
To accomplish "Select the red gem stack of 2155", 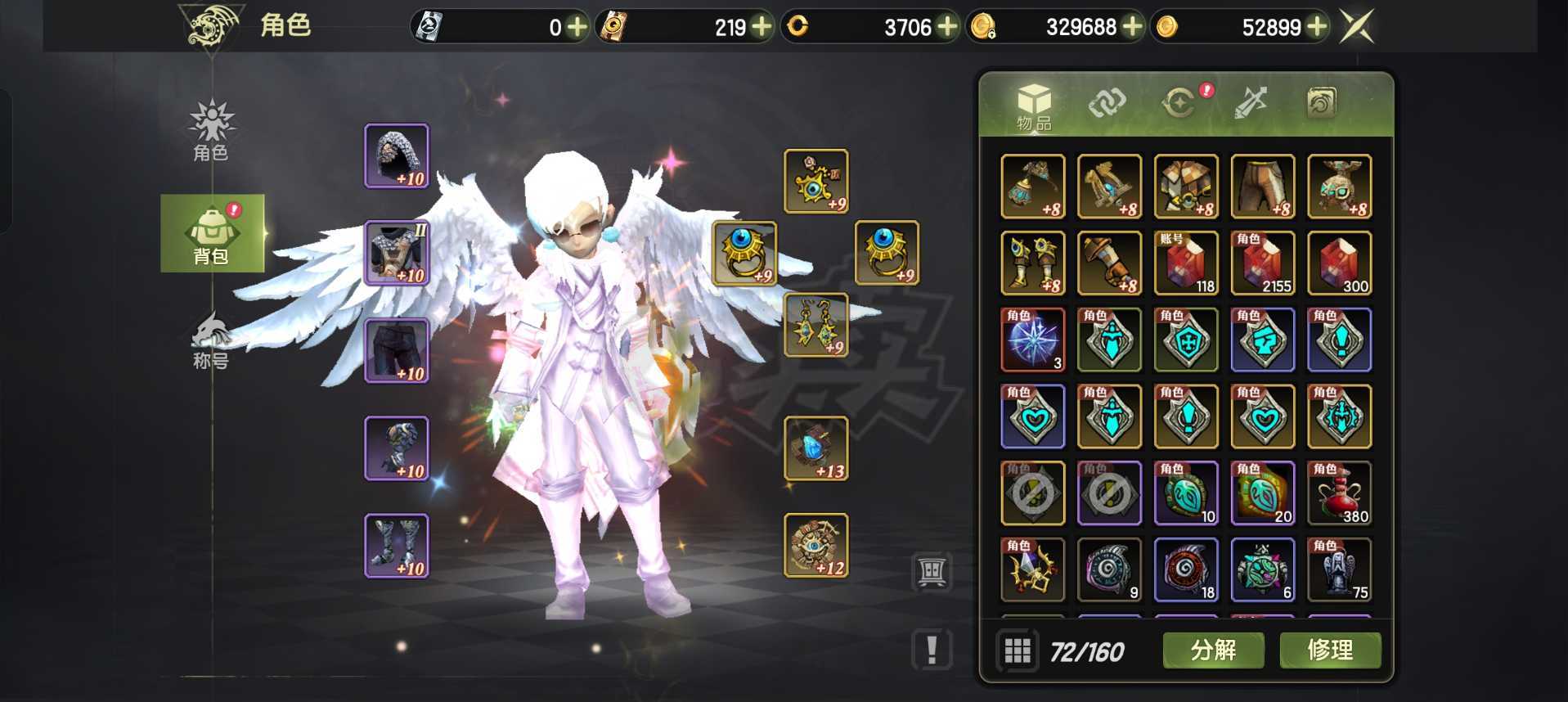I will [1263, 263].
